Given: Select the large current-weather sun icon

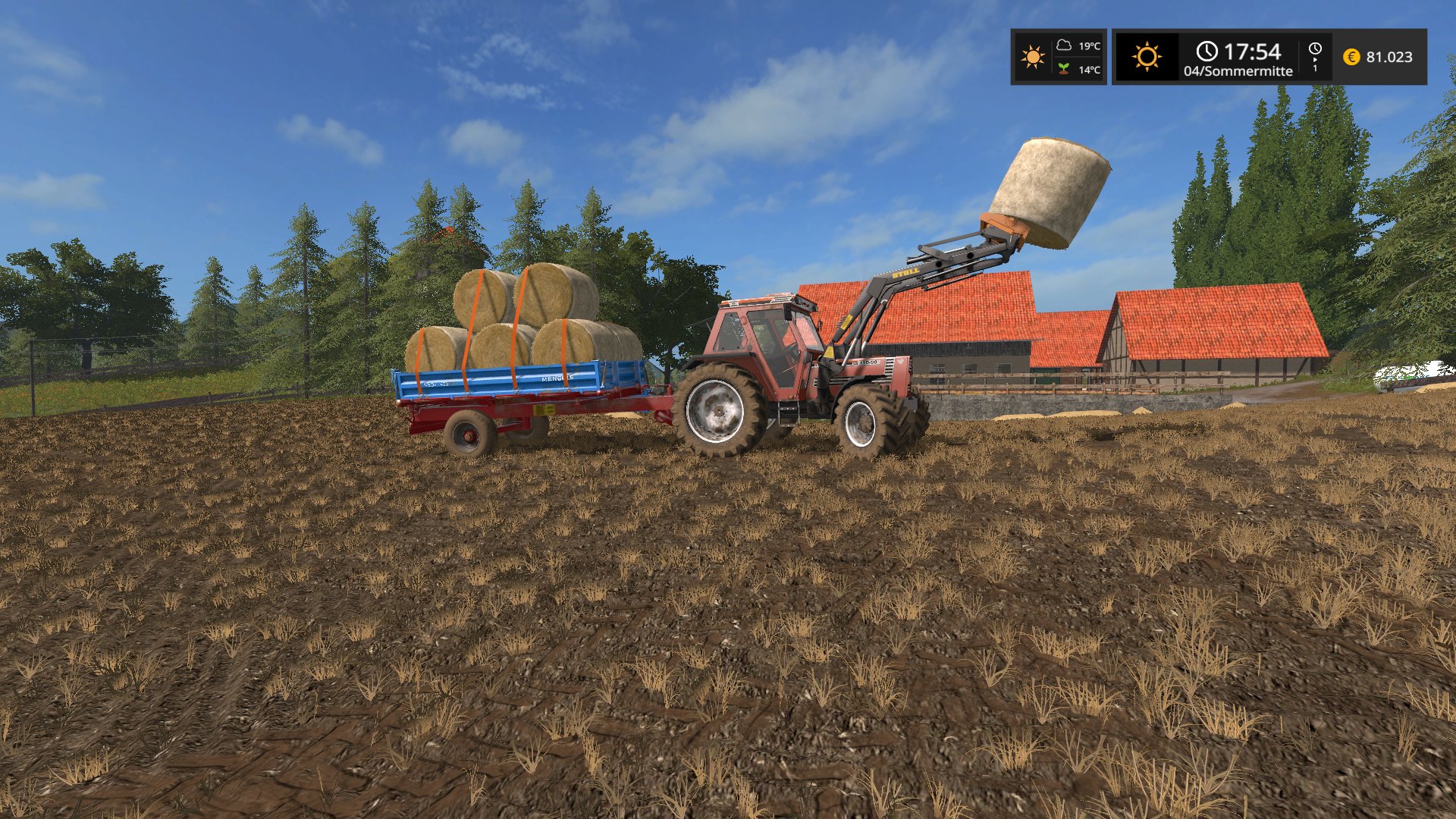Looking at the screenshot, I should coord(1147,57).
